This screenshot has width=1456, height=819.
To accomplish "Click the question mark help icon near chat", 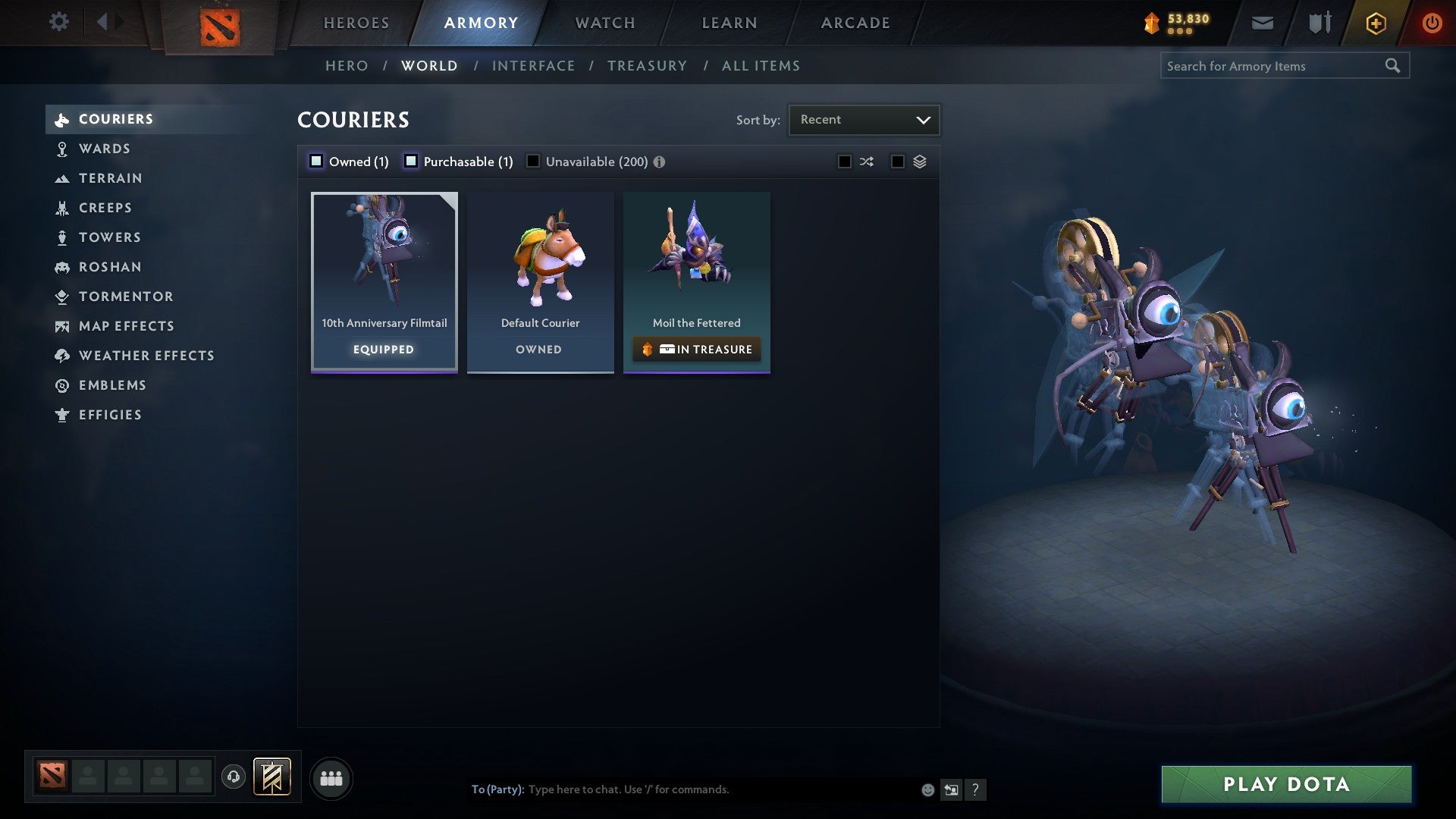I will click(x=976, y=789).
